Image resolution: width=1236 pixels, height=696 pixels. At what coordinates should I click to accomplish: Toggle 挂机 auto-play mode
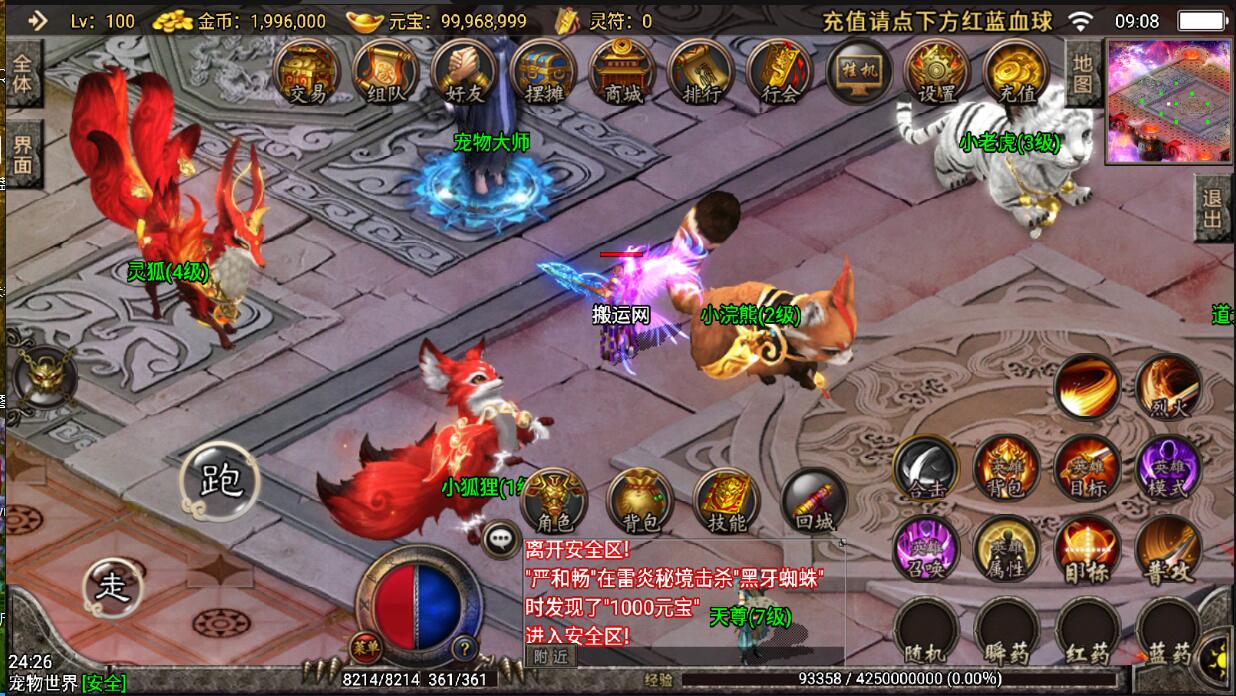tap(859, 73)
